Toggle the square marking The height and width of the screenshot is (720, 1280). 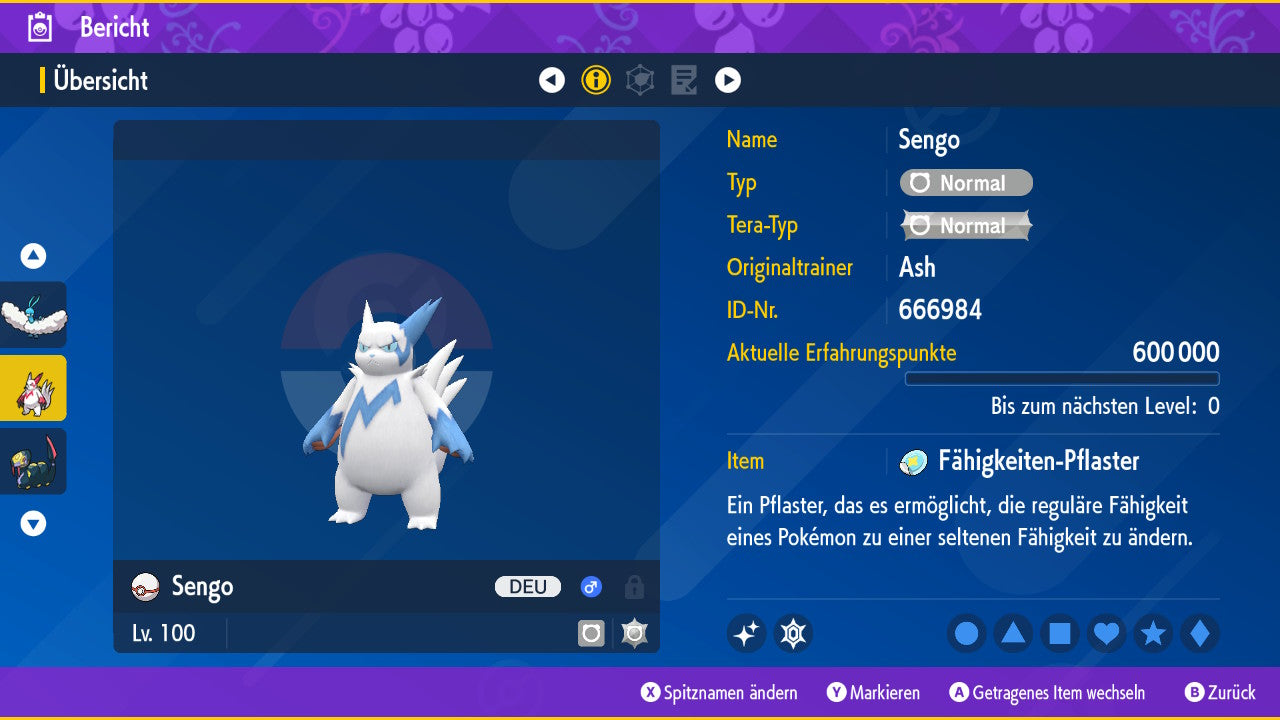pyautogui.click(x=1060, y=634)
